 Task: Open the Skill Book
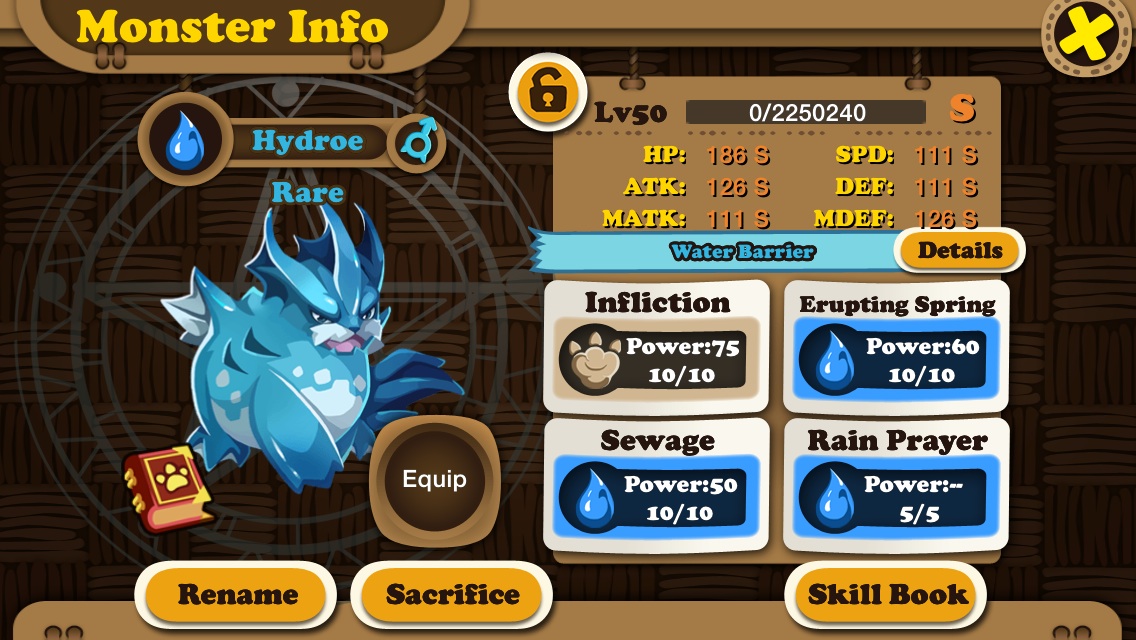(886, 594)
